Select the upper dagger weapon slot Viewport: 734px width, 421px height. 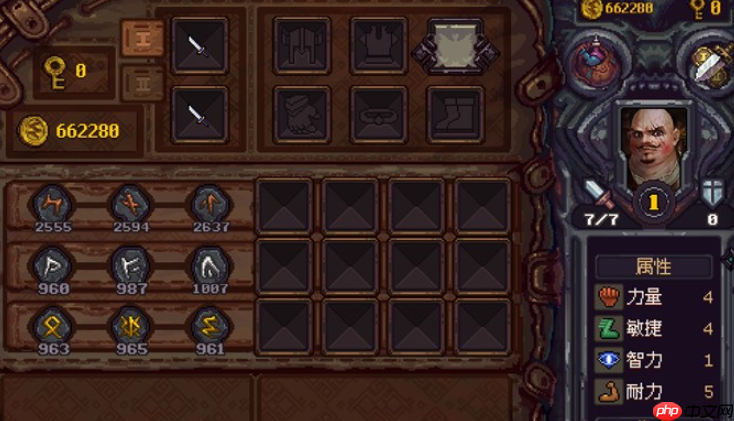click(x=200, y=45)
